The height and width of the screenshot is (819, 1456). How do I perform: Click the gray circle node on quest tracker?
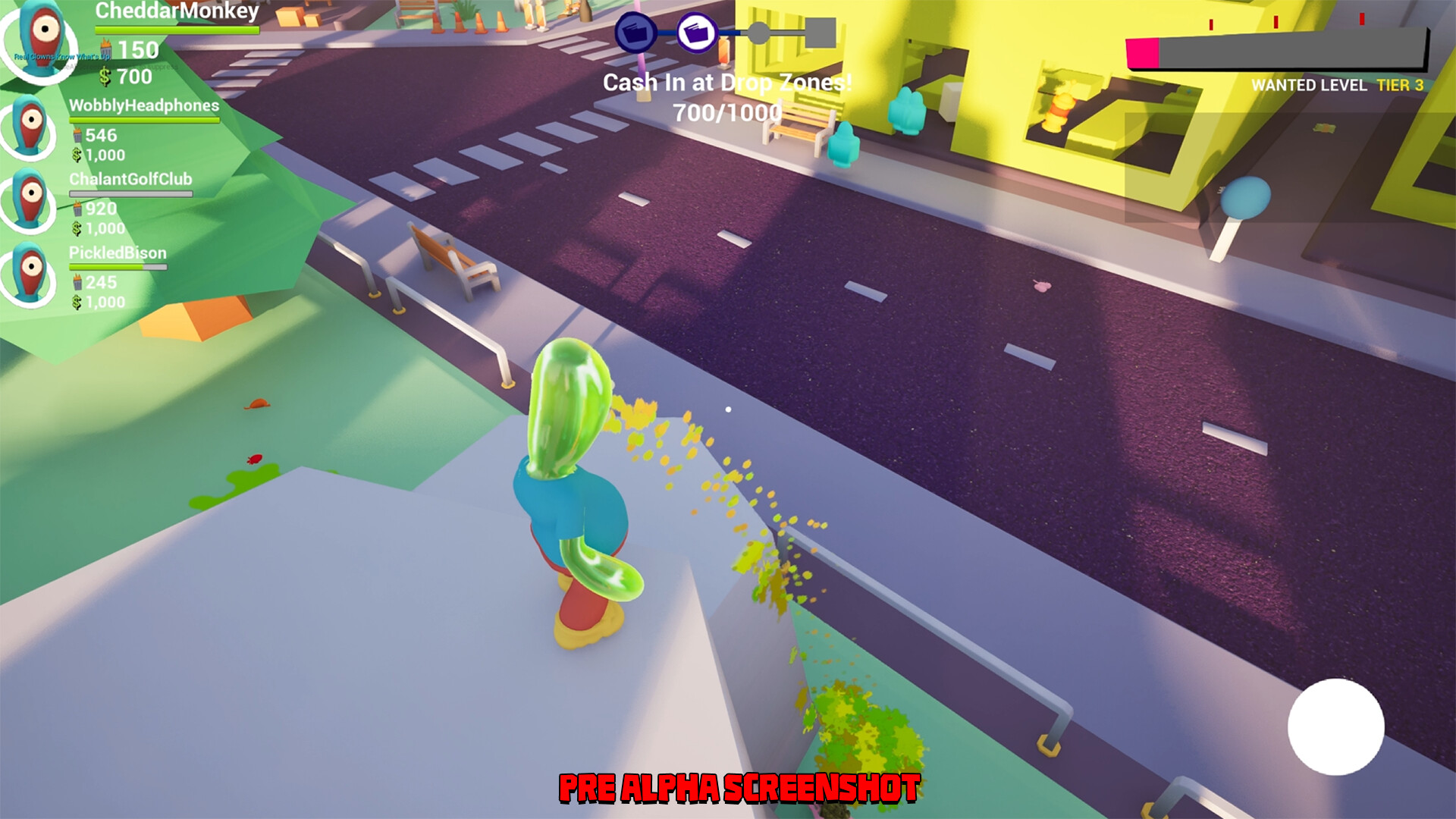(x=760, y=32)
